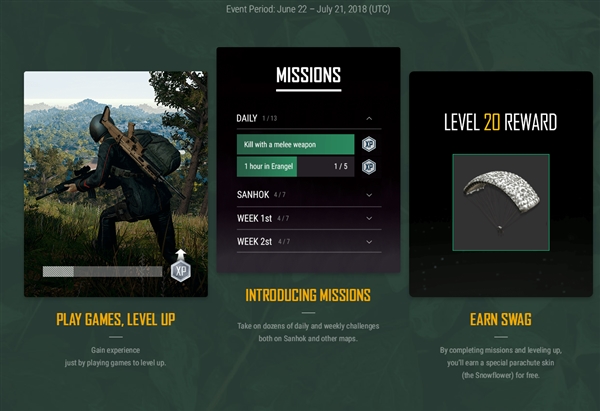Click the XP badge beside the Erangel mission

(369, 166)
